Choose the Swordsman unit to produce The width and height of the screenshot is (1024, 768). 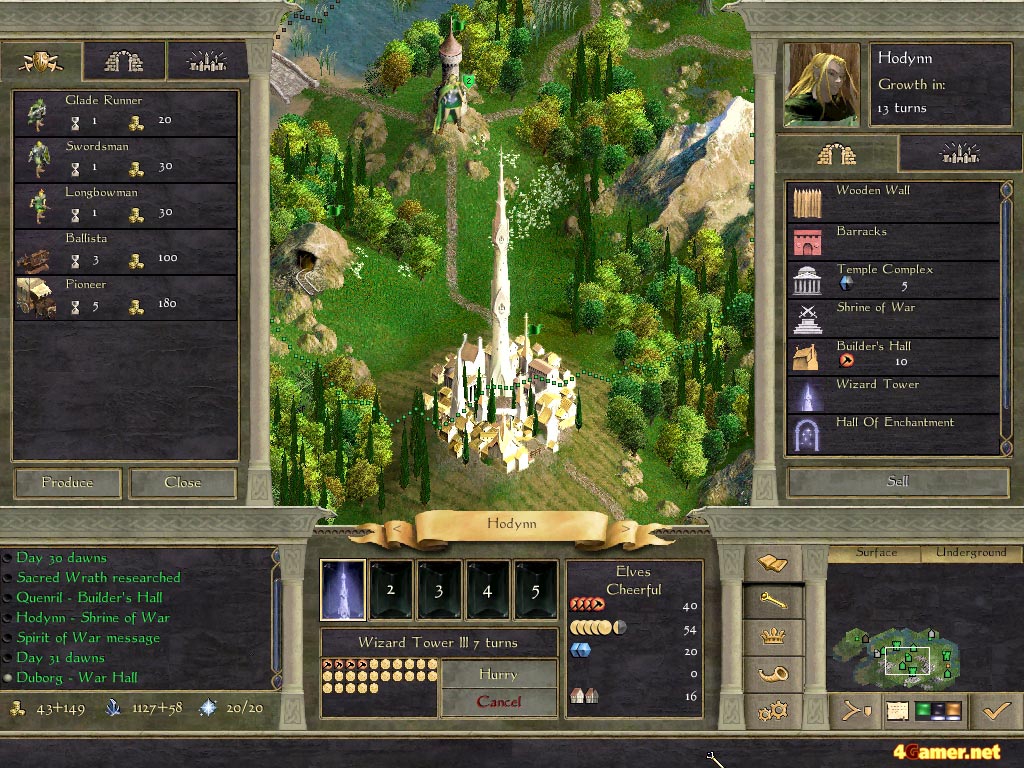point(125,158)
